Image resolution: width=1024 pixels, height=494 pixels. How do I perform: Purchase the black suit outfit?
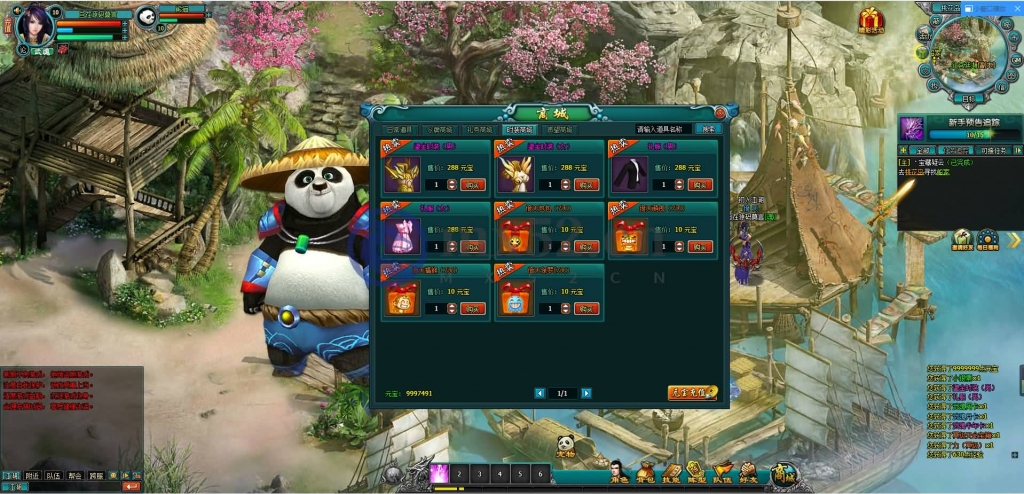[699, 185]
